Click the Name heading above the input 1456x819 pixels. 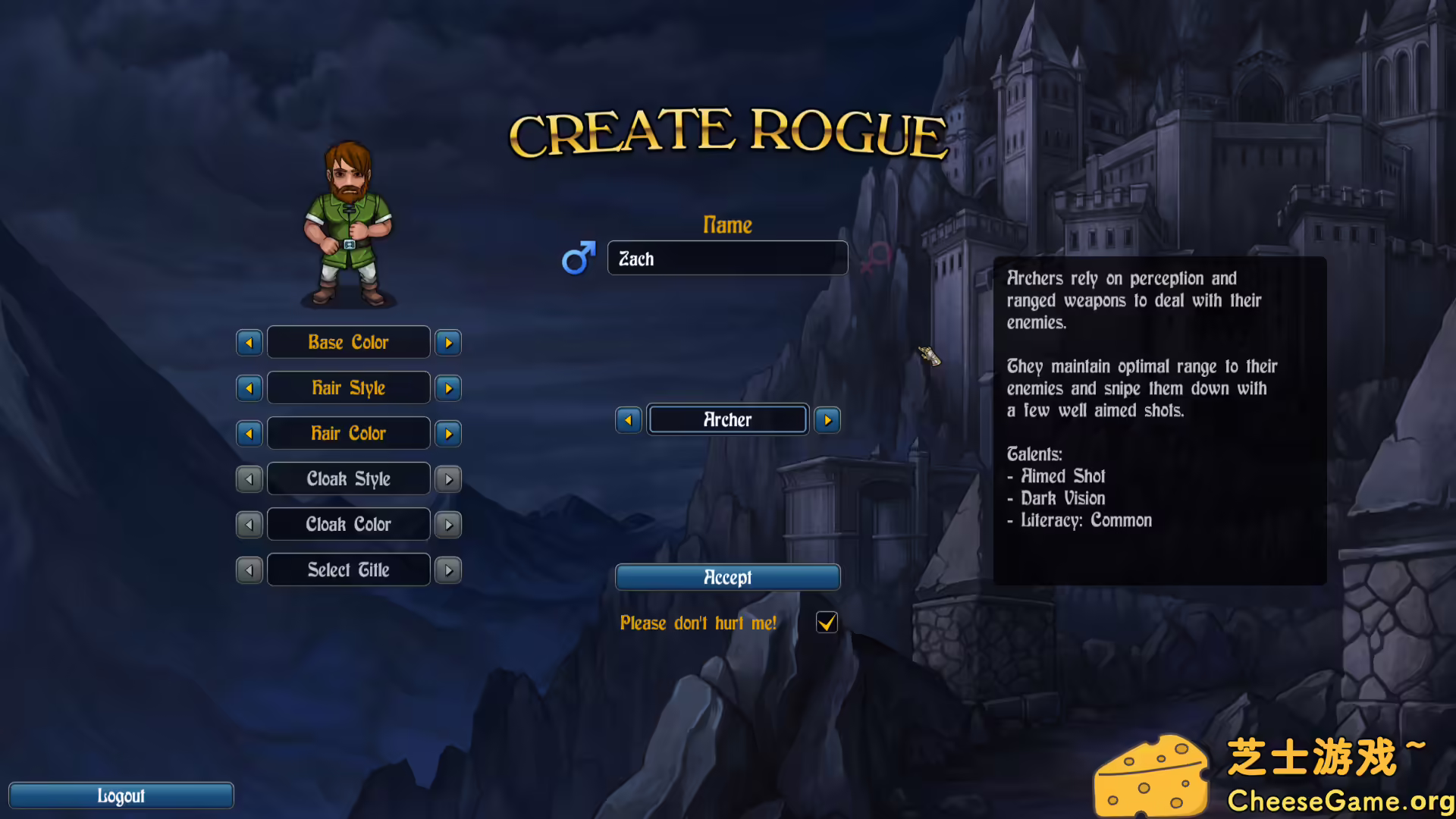pos(726,224)
